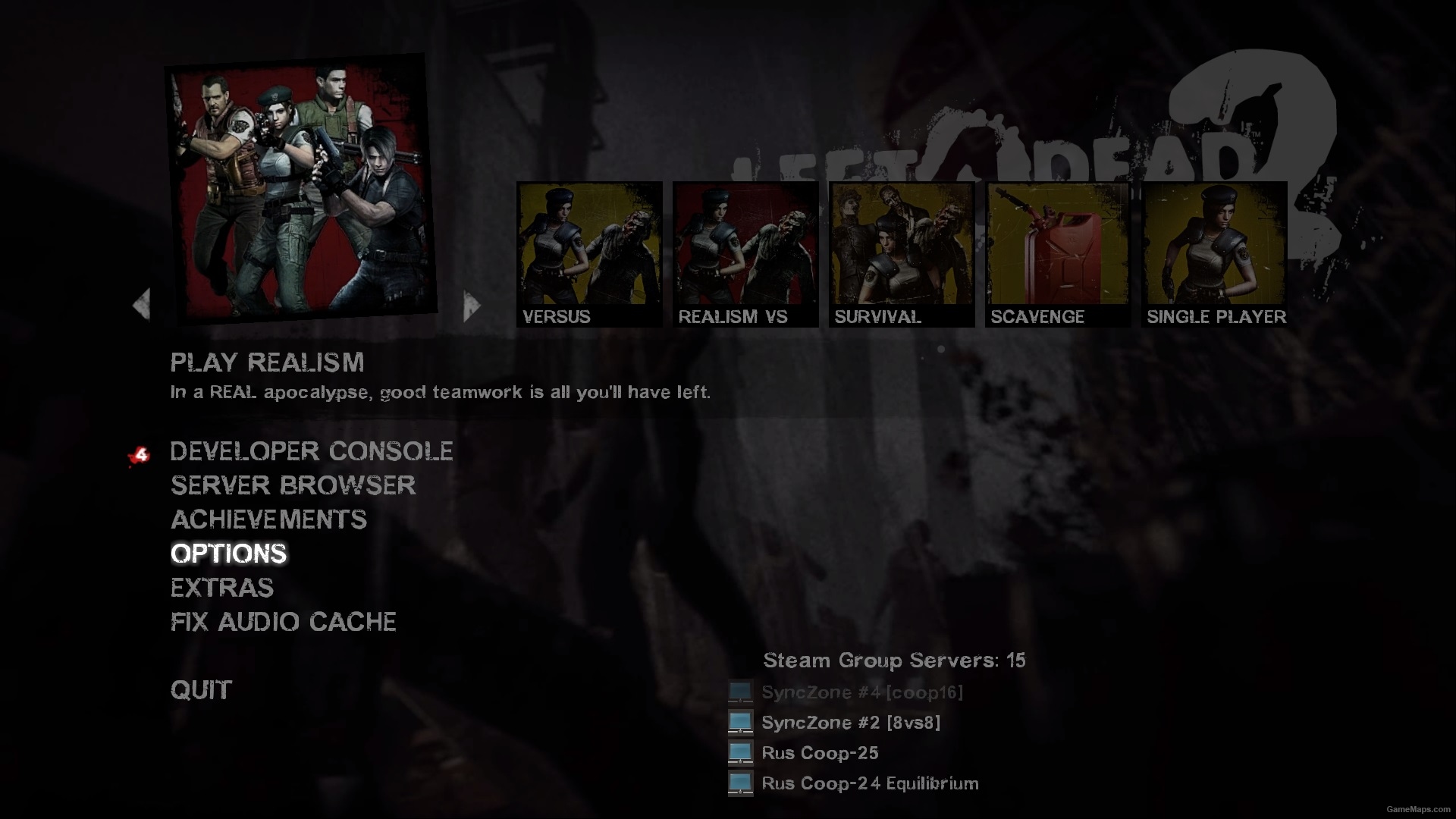Join the SyncZone #4 [coop16] server
This screenshot has height=819, width=1456.
[x=861, y=692]
